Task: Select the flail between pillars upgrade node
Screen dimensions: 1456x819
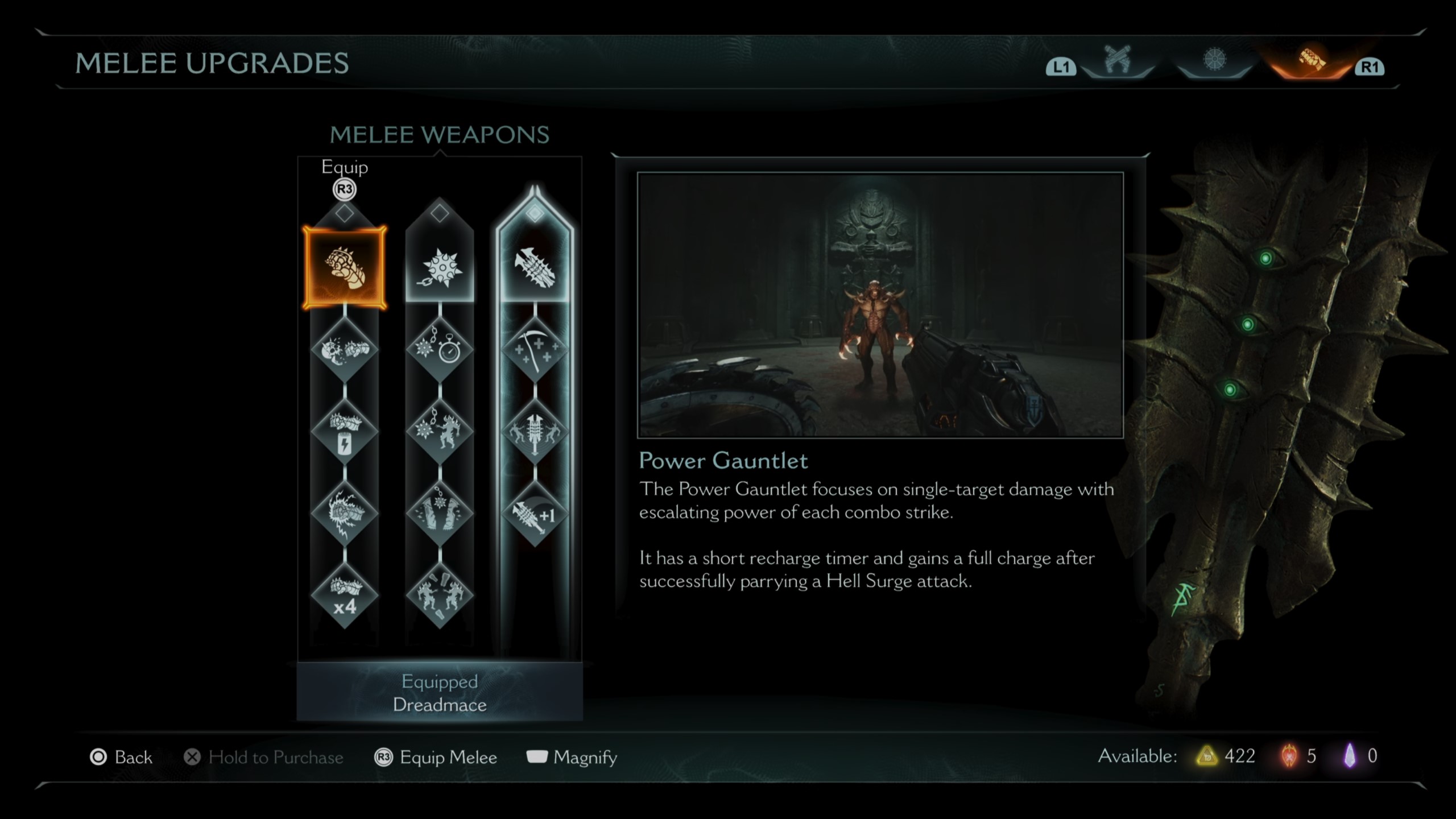Action: coord(440,514)
